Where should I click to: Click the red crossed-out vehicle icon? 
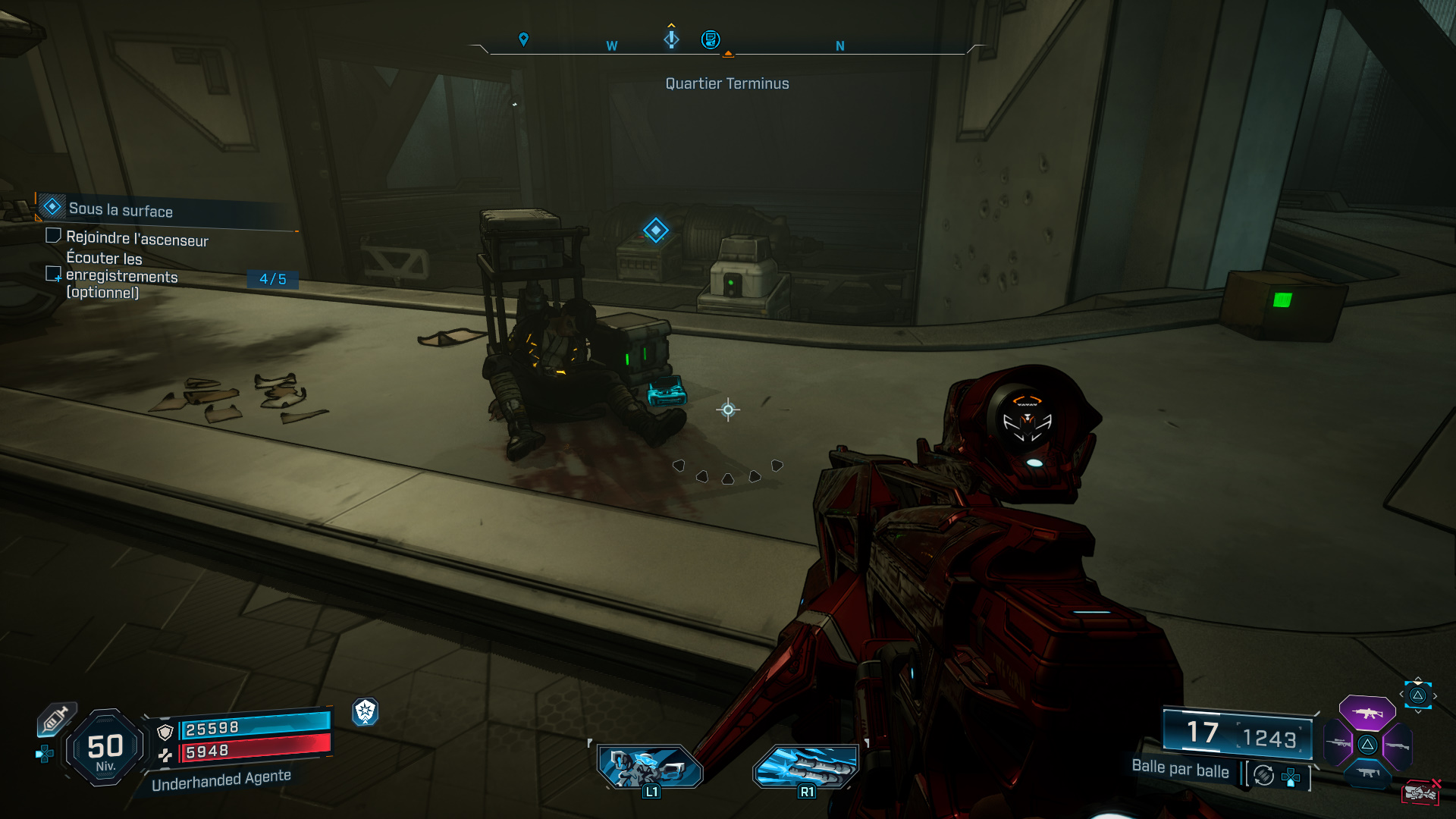point(1420,792)
